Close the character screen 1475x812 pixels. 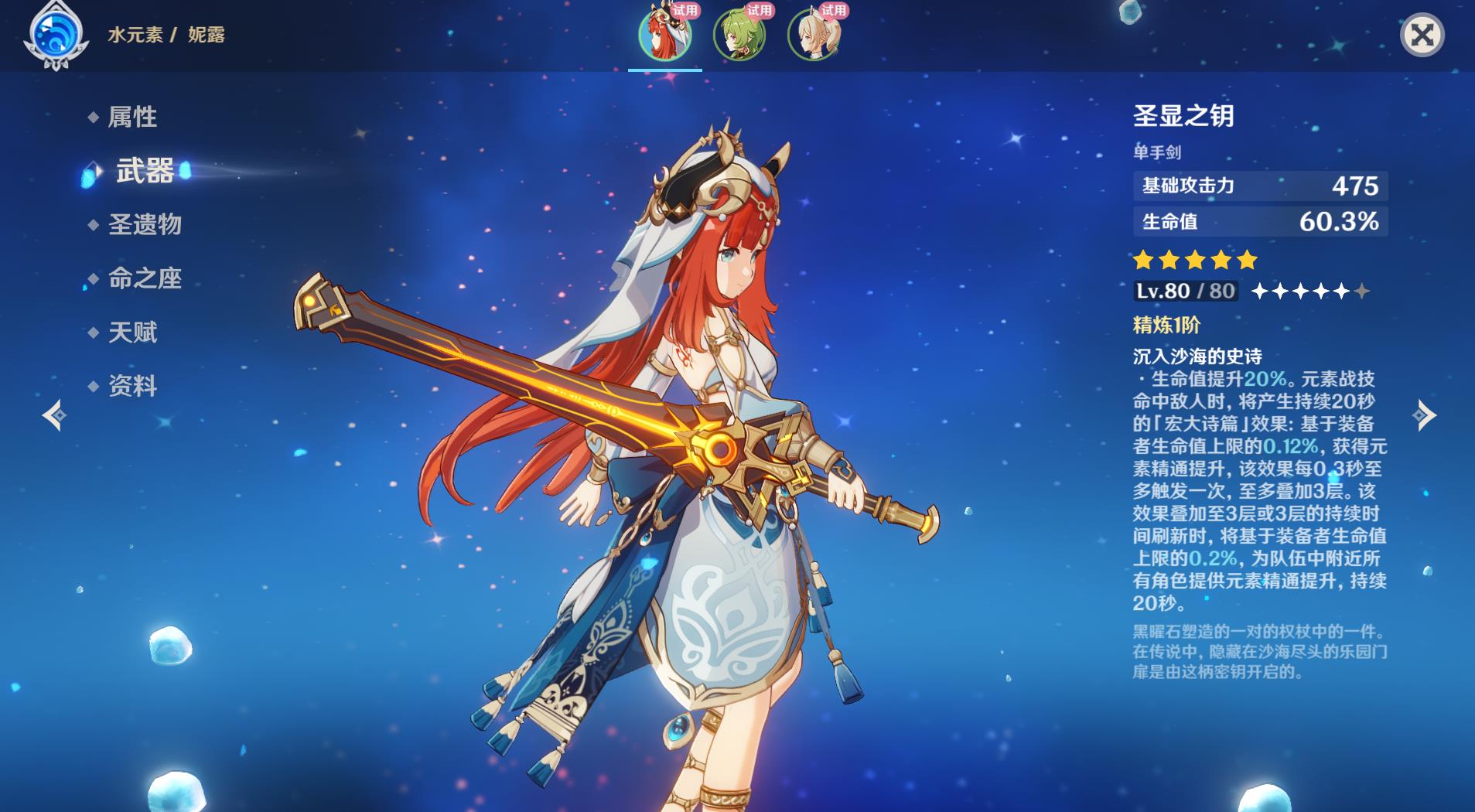pos(1422,35)
